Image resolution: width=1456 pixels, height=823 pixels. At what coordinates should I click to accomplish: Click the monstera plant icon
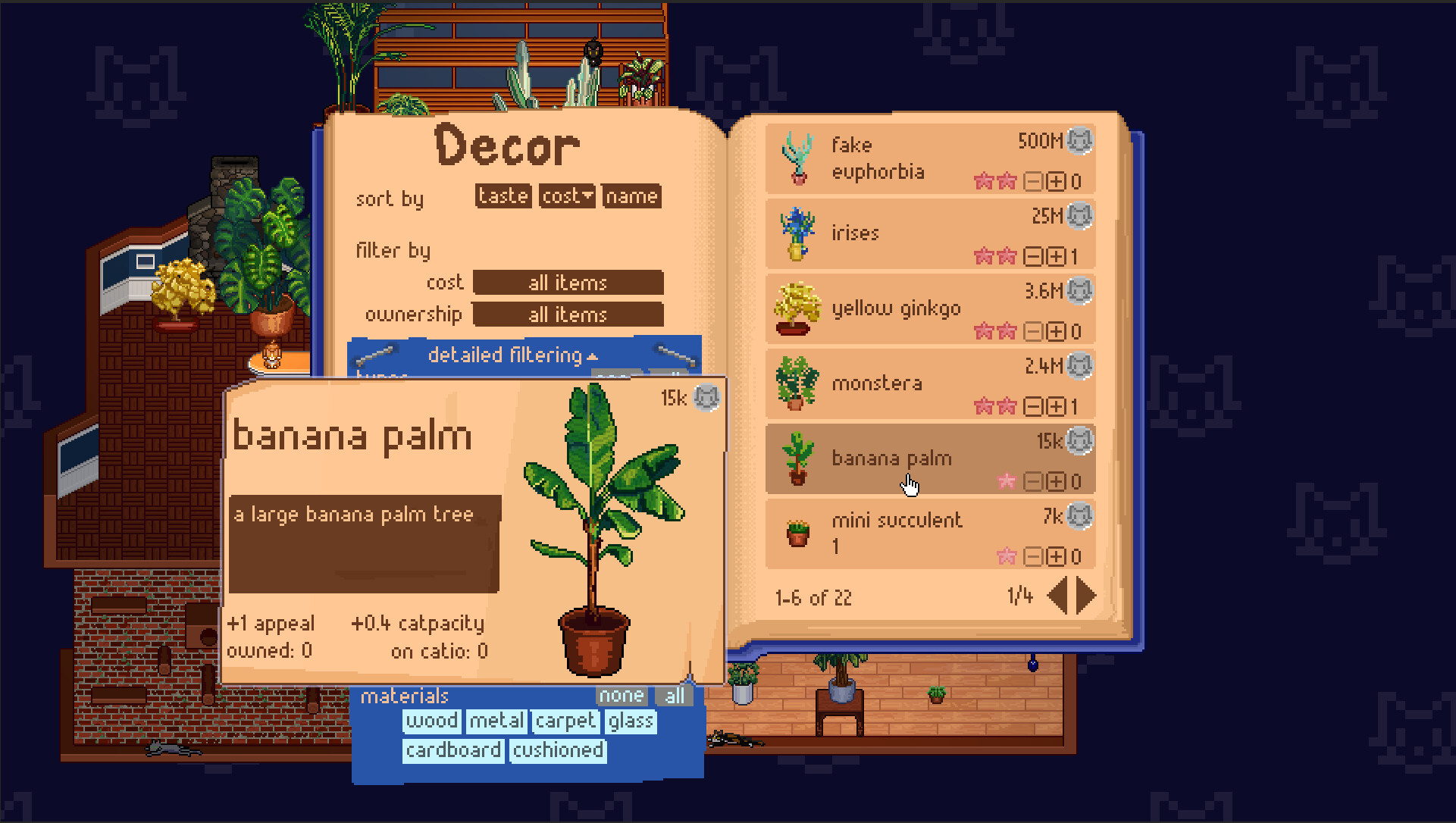coord(796,383)
